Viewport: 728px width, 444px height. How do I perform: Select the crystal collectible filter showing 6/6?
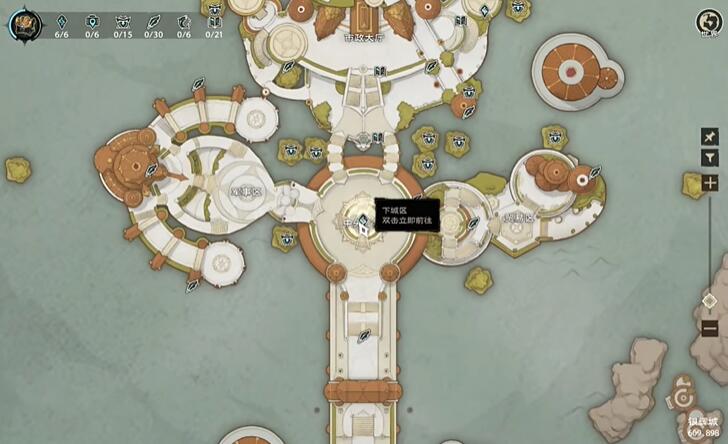(60, 20)
